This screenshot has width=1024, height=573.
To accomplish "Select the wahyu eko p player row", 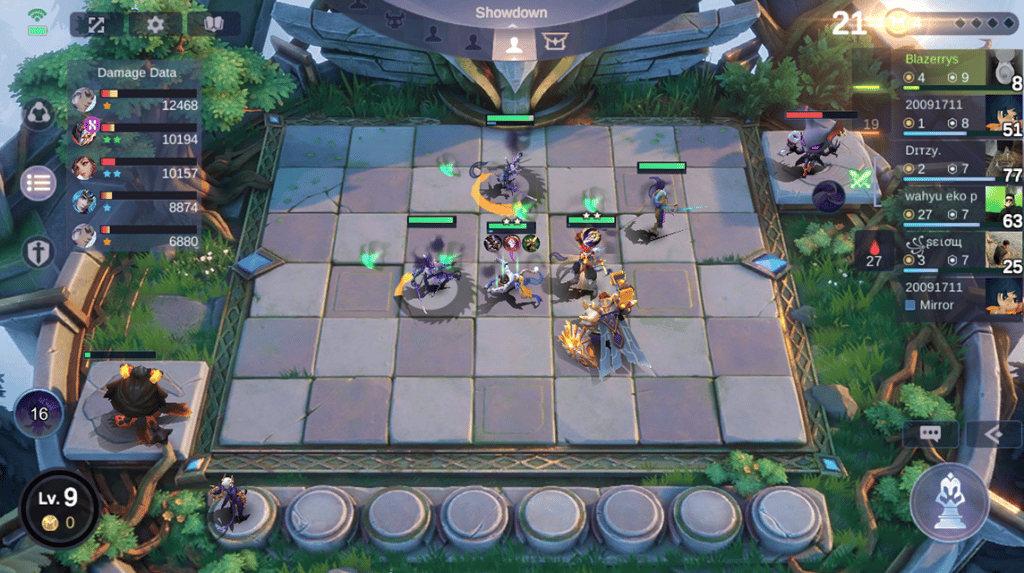I will click(x=955, y=206).
